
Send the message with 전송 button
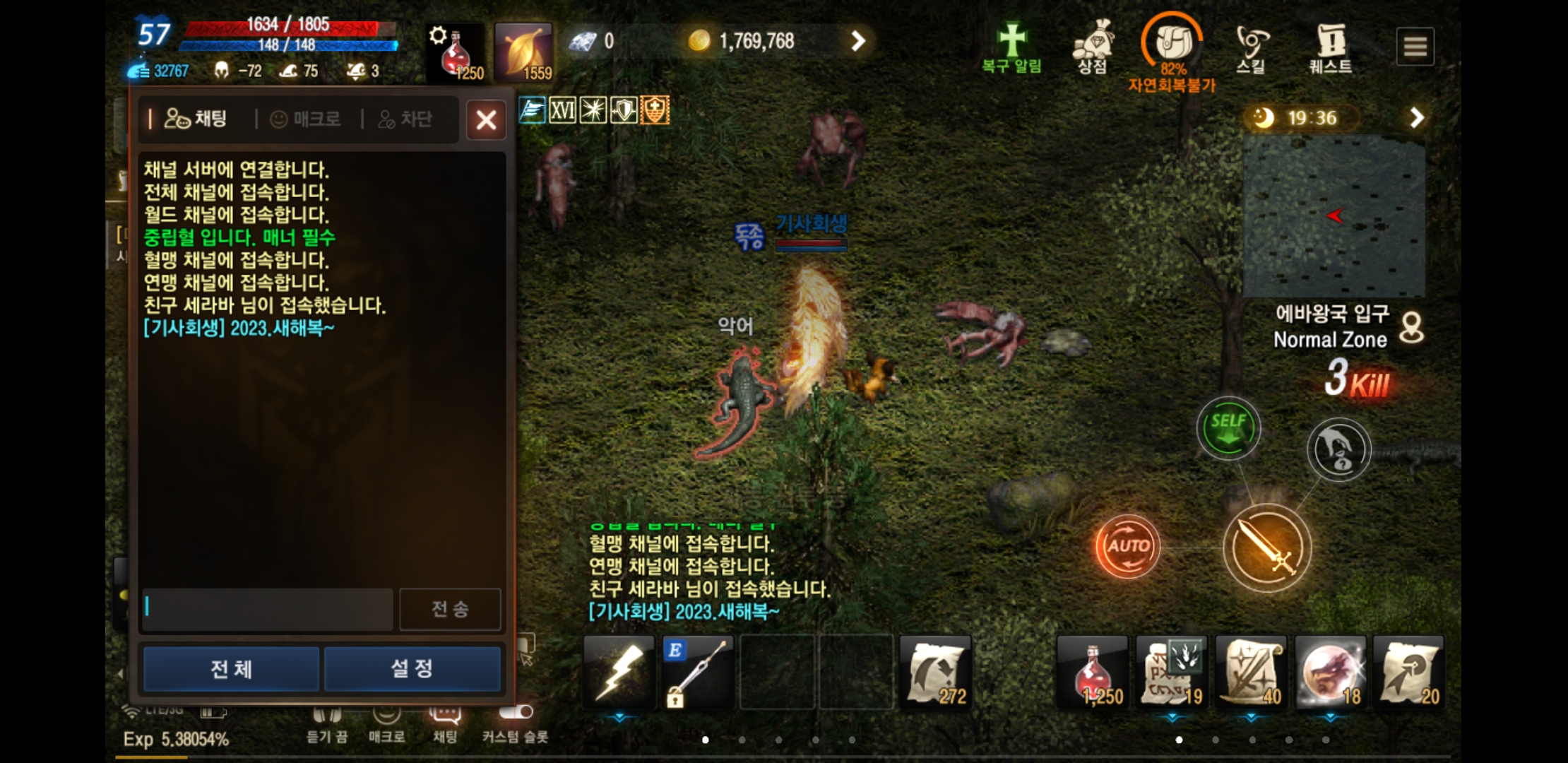(450, 608)
